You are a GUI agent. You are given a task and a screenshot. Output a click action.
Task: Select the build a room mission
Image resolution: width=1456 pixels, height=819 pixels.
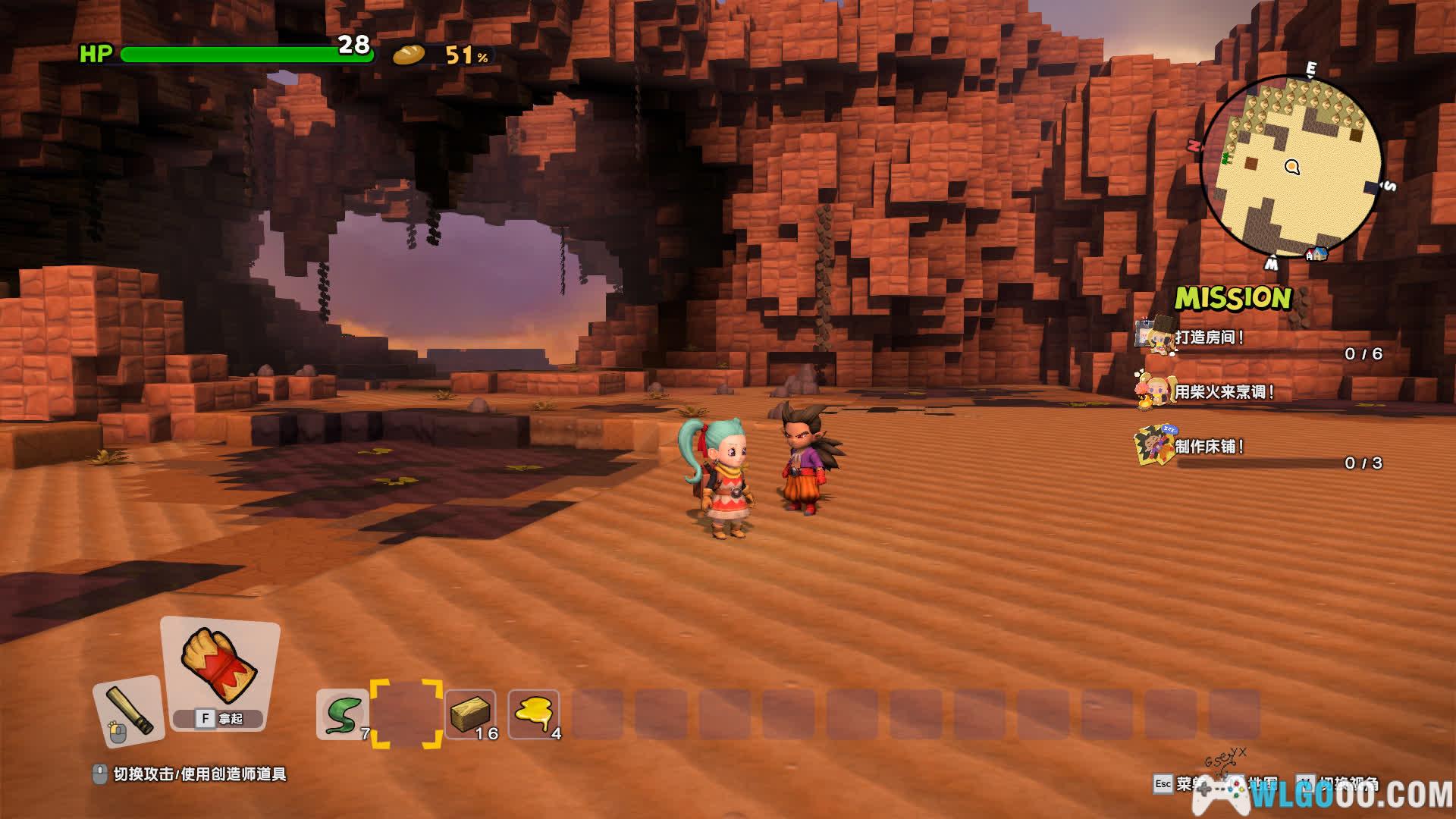[1209, 337]
